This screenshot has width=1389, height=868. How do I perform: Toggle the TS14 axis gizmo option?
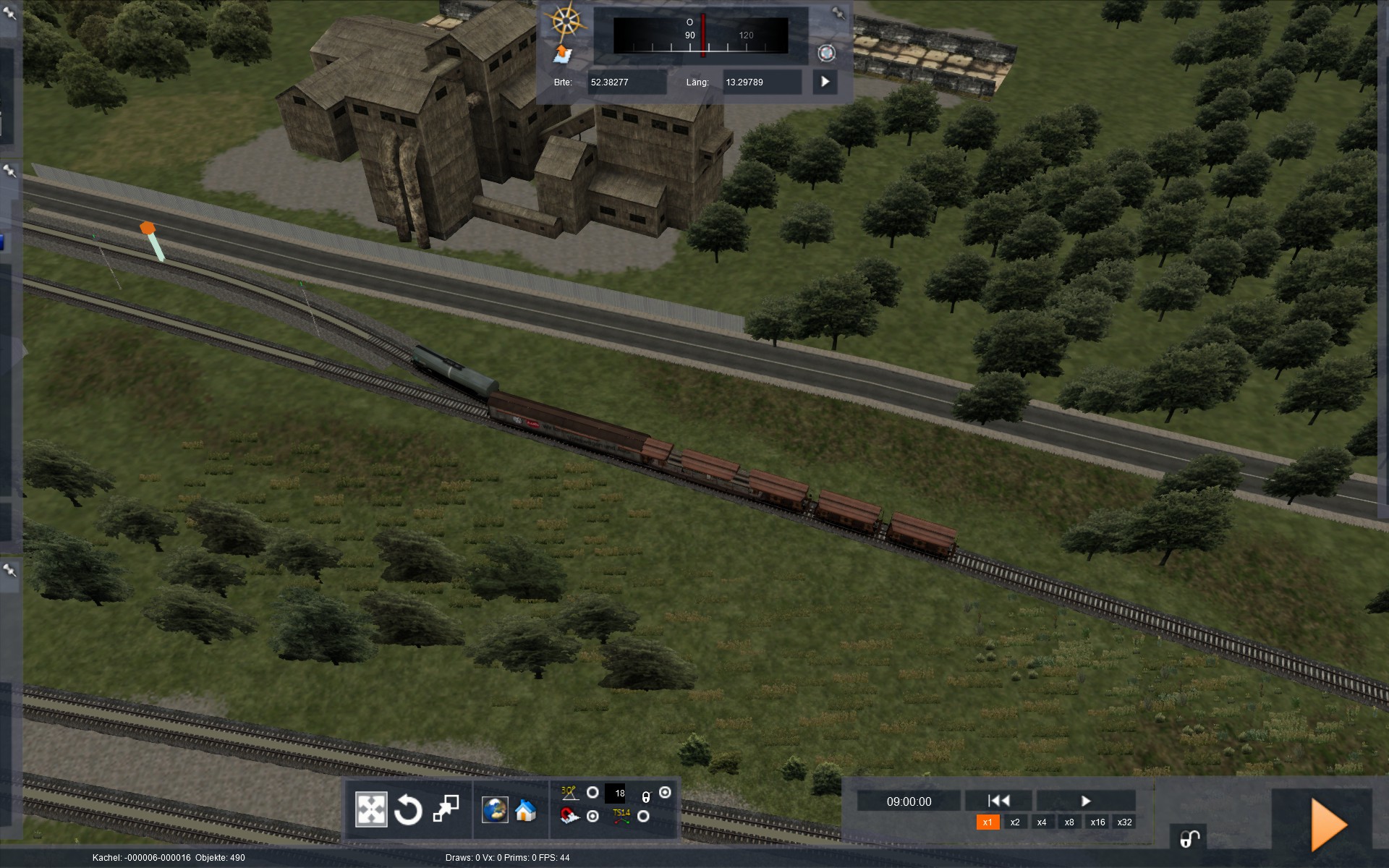click(x=643, y=817)
